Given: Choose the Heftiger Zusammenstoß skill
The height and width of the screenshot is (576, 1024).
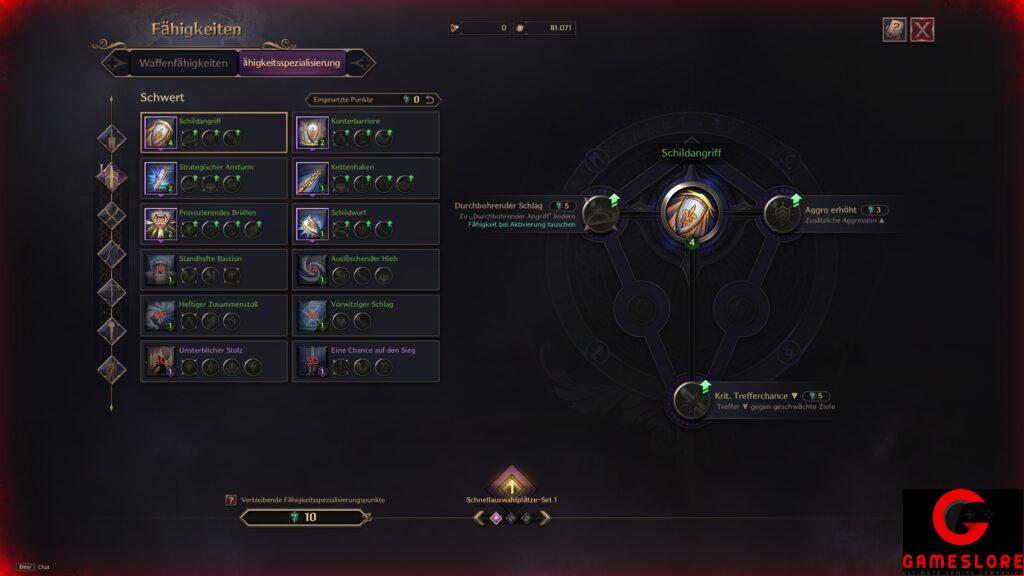Looking at the screenshot, I should coord(214,315).
